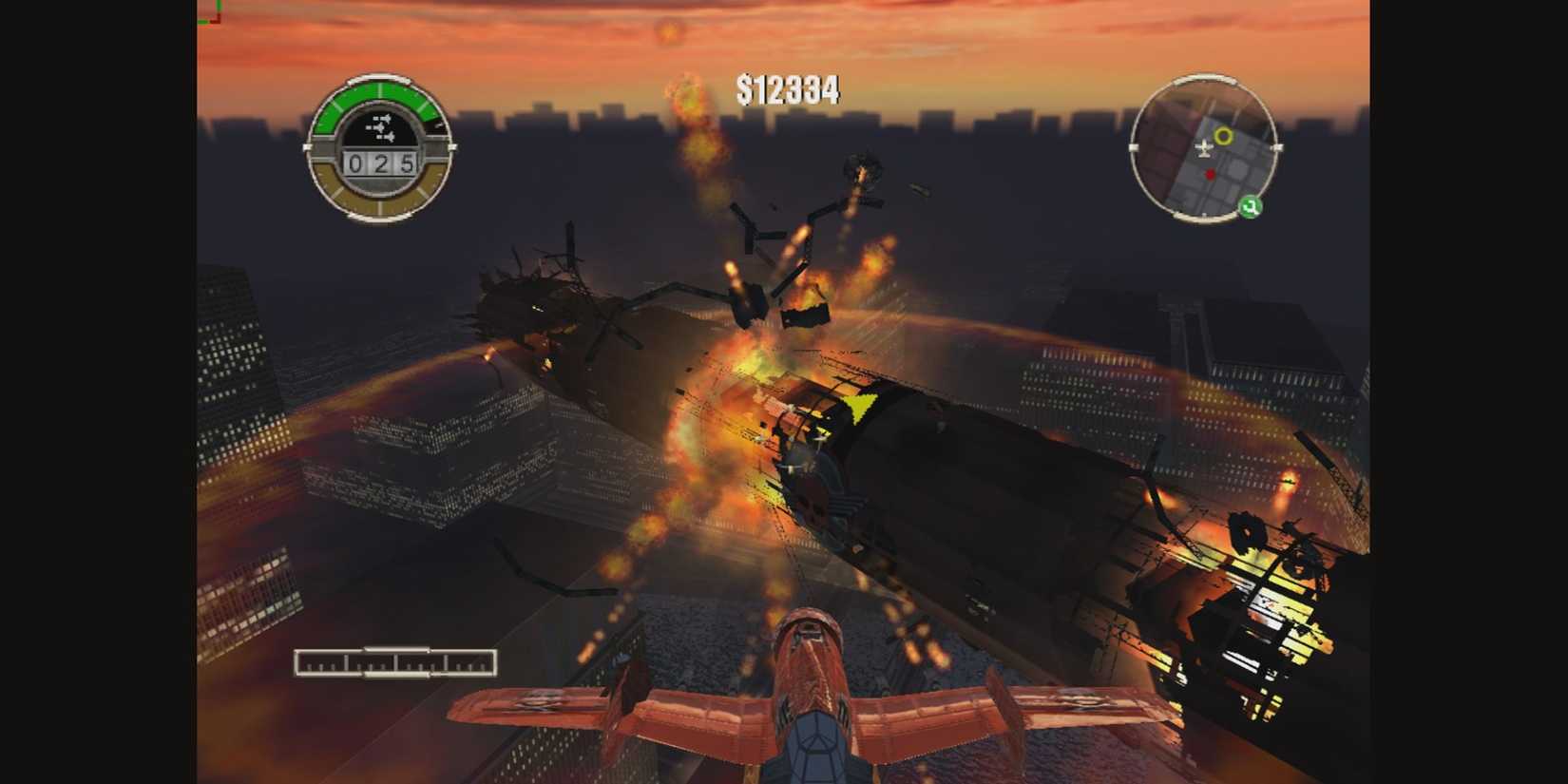Select the minimap compass tab at top

pos(1205,80)
